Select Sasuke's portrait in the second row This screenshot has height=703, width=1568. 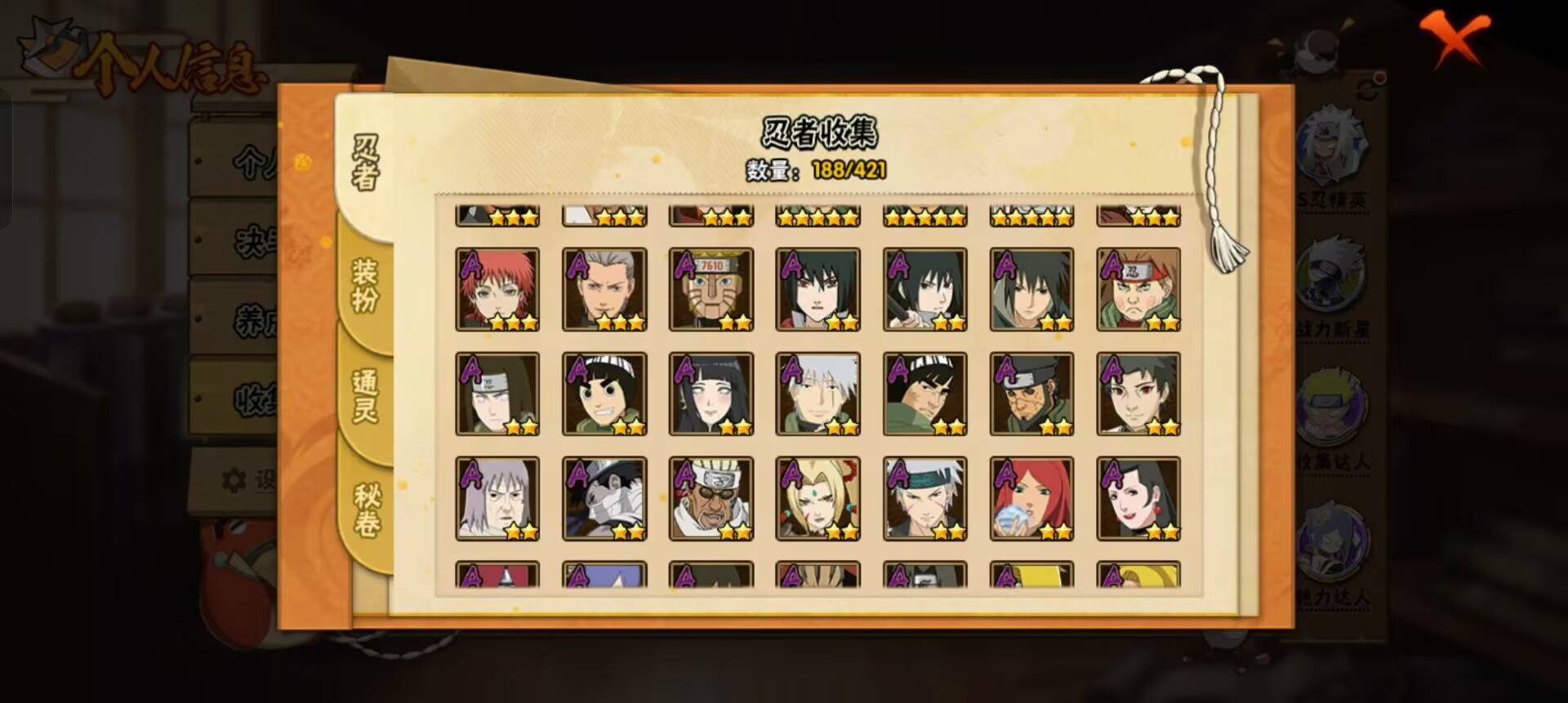[x=1035, y=290]
